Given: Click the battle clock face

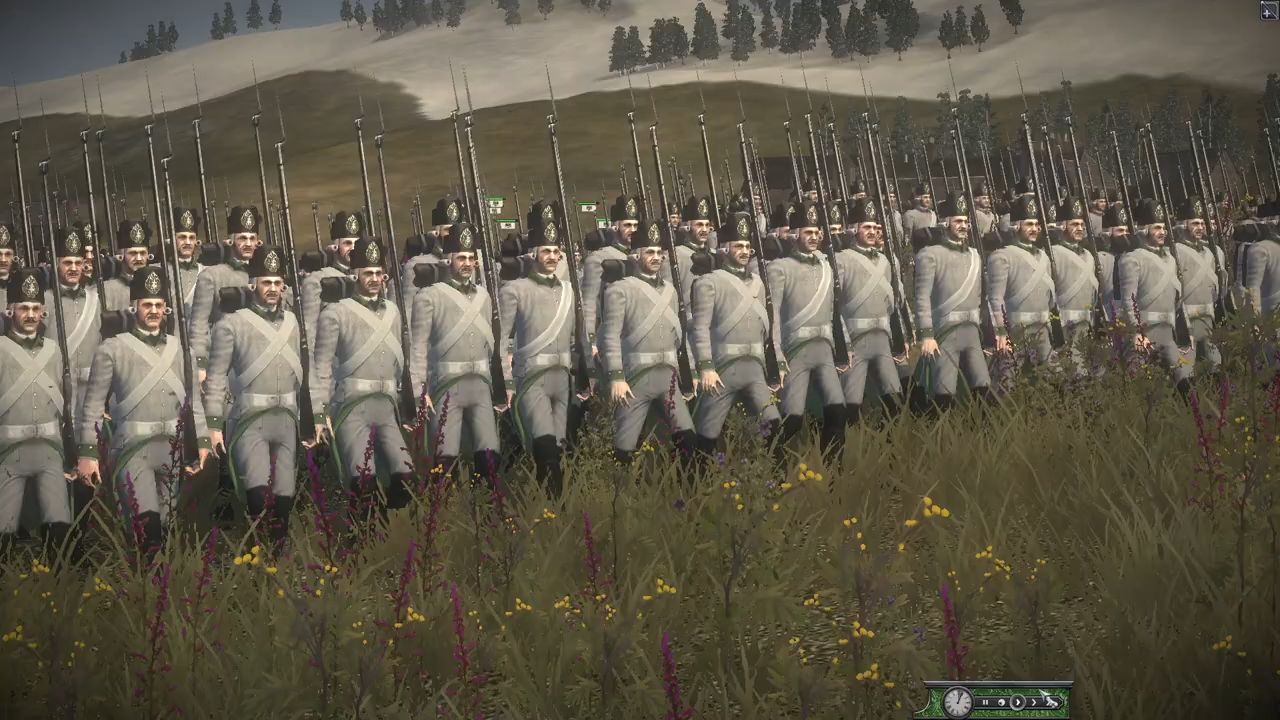Looking at the screenshot, I should tap(957, 702).
